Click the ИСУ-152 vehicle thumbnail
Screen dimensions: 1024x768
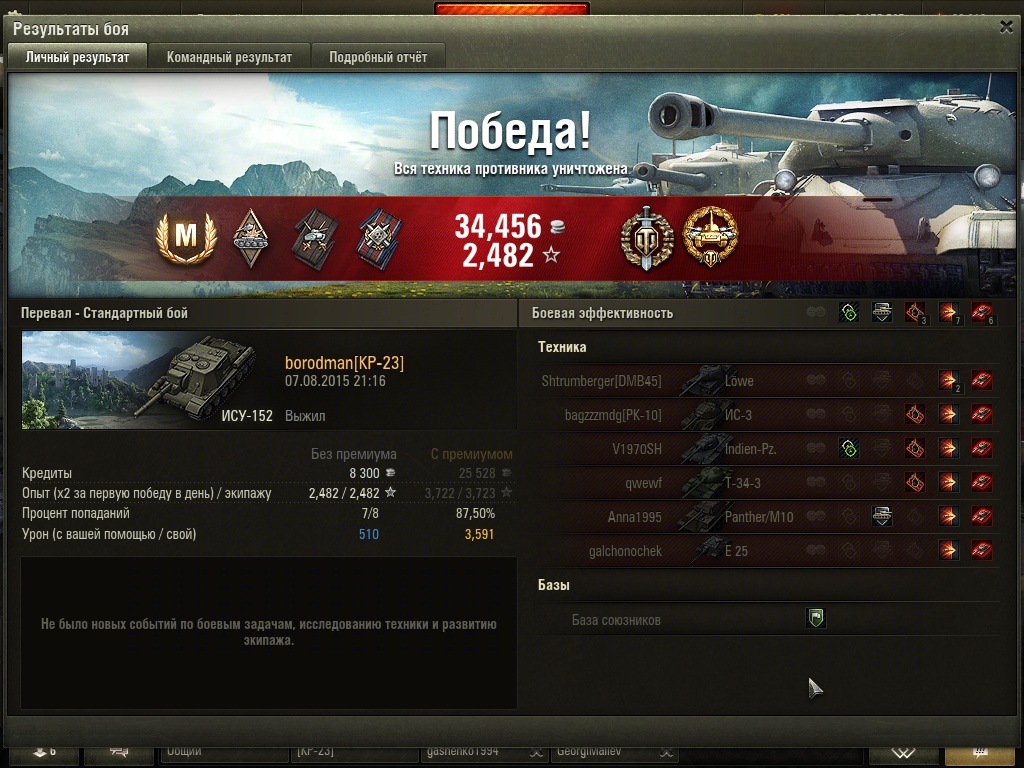(147, 381)
